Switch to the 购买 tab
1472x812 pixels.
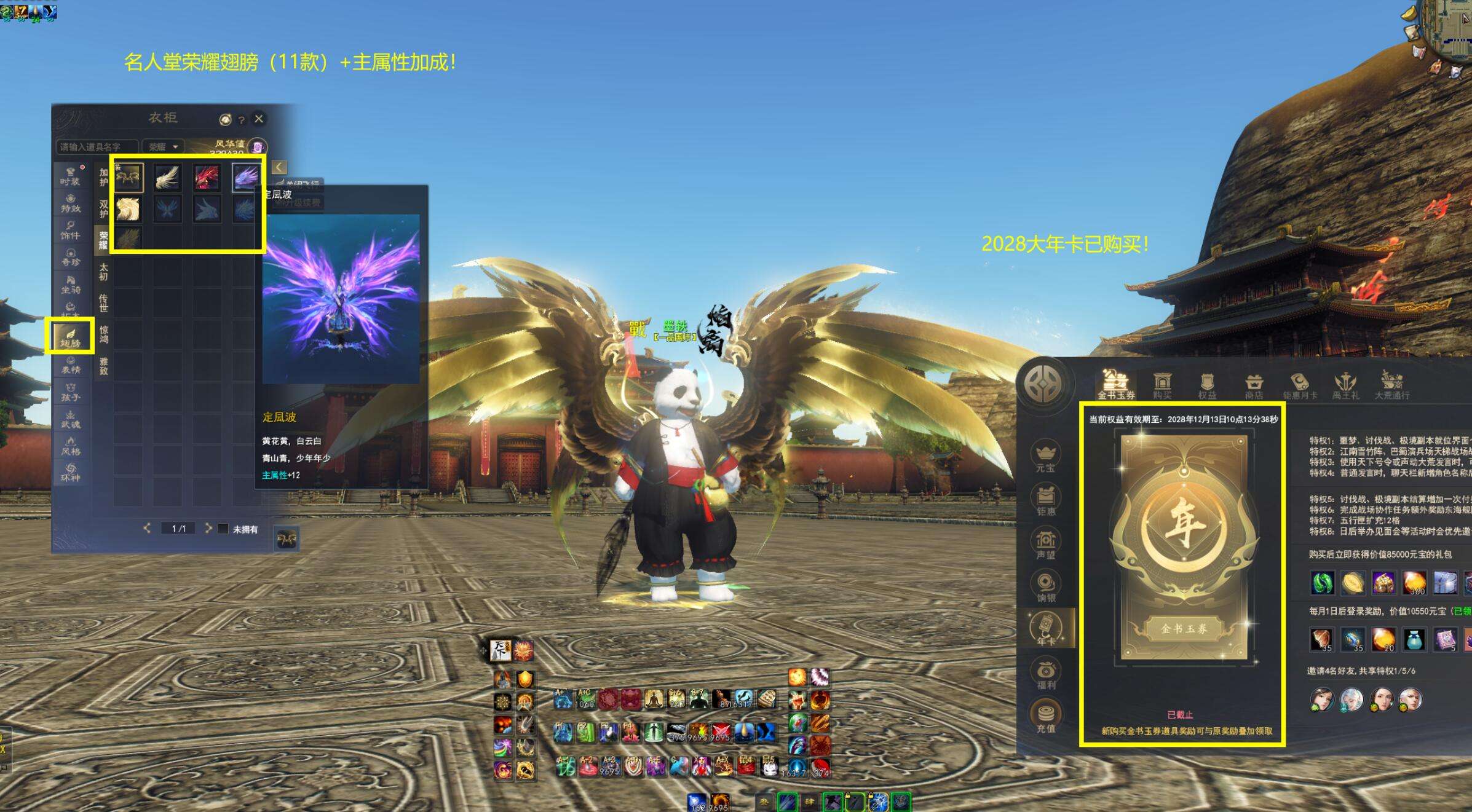point(1161,385)
